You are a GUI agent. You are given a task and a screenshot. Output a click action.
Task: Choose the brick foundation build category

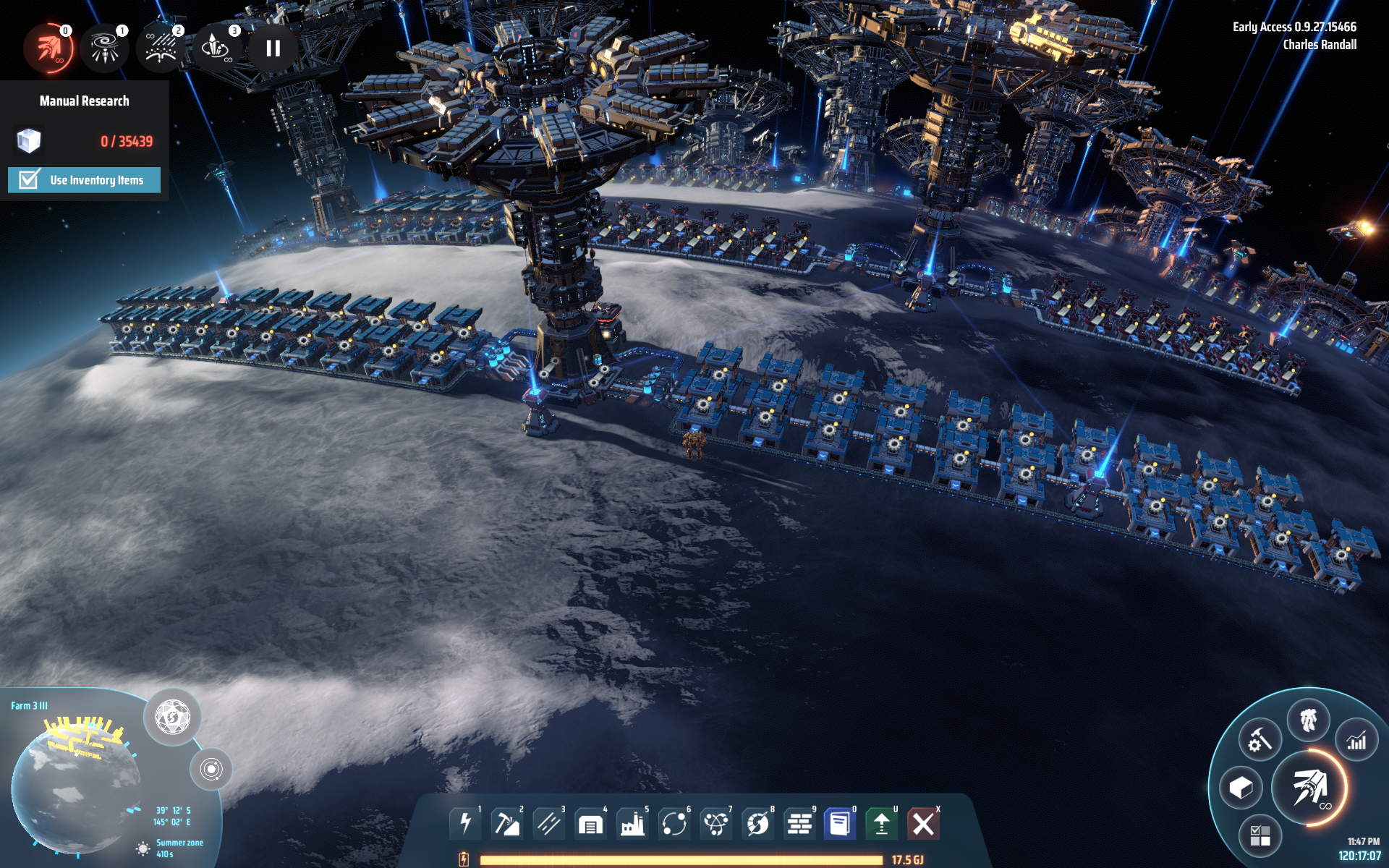coord(799,823)
